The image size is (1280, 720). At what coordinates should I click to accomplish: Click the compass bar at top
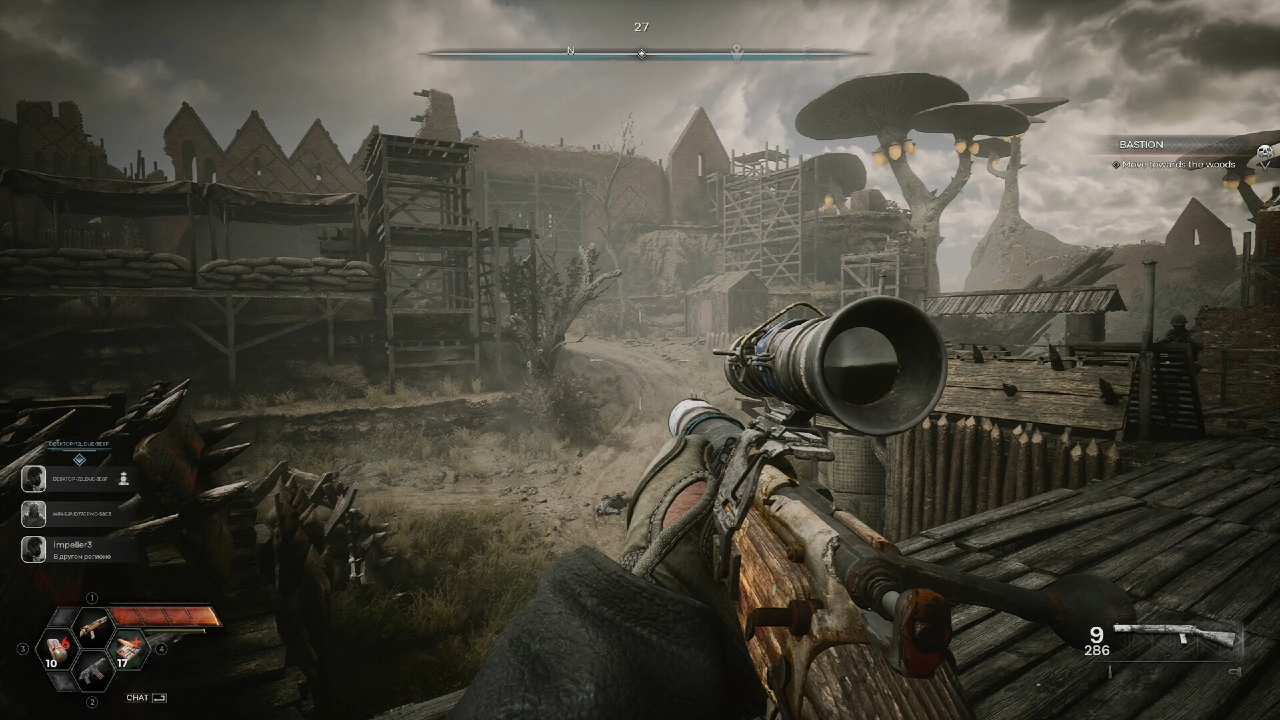tap(641, 53)
